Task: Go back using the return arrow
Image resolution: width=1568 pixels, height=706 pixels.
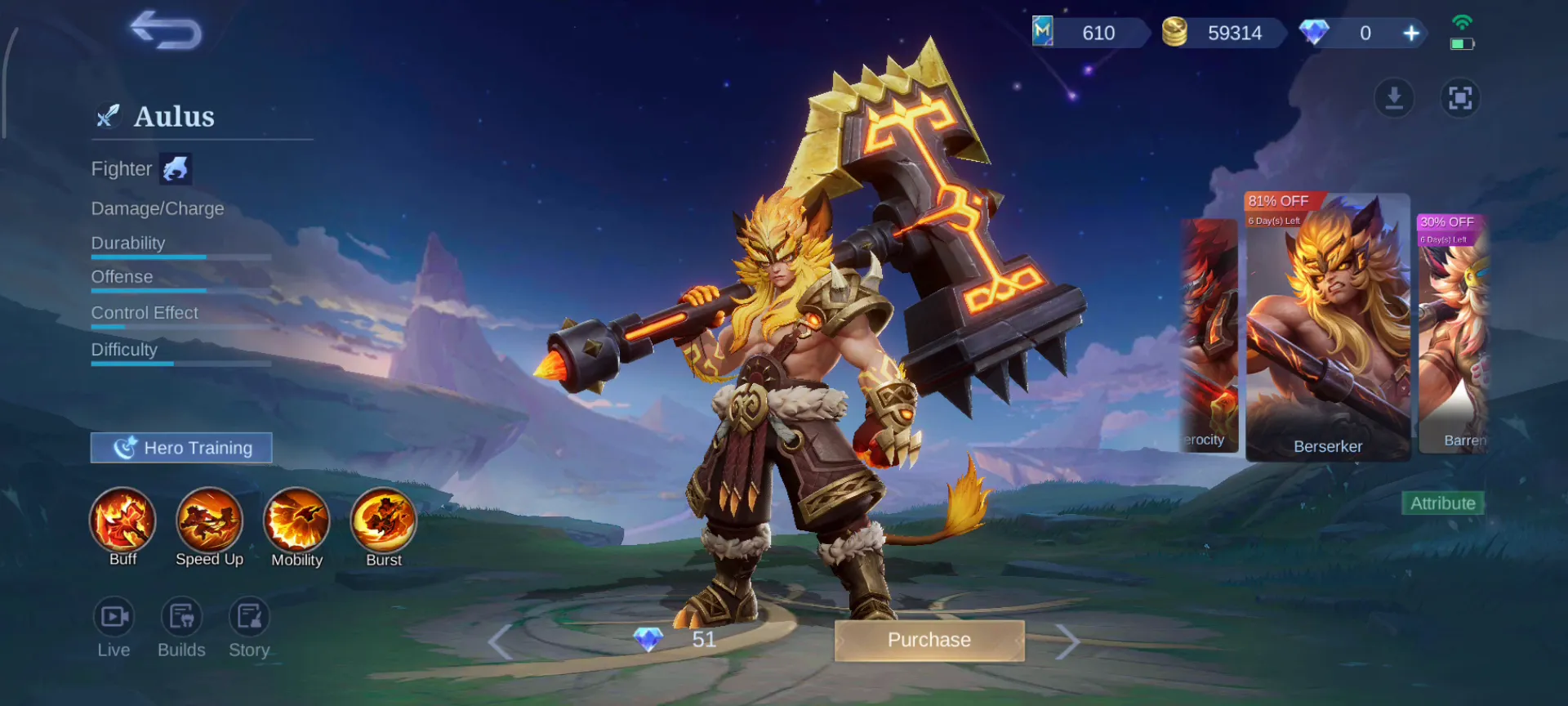Action: tap(166, 32)
